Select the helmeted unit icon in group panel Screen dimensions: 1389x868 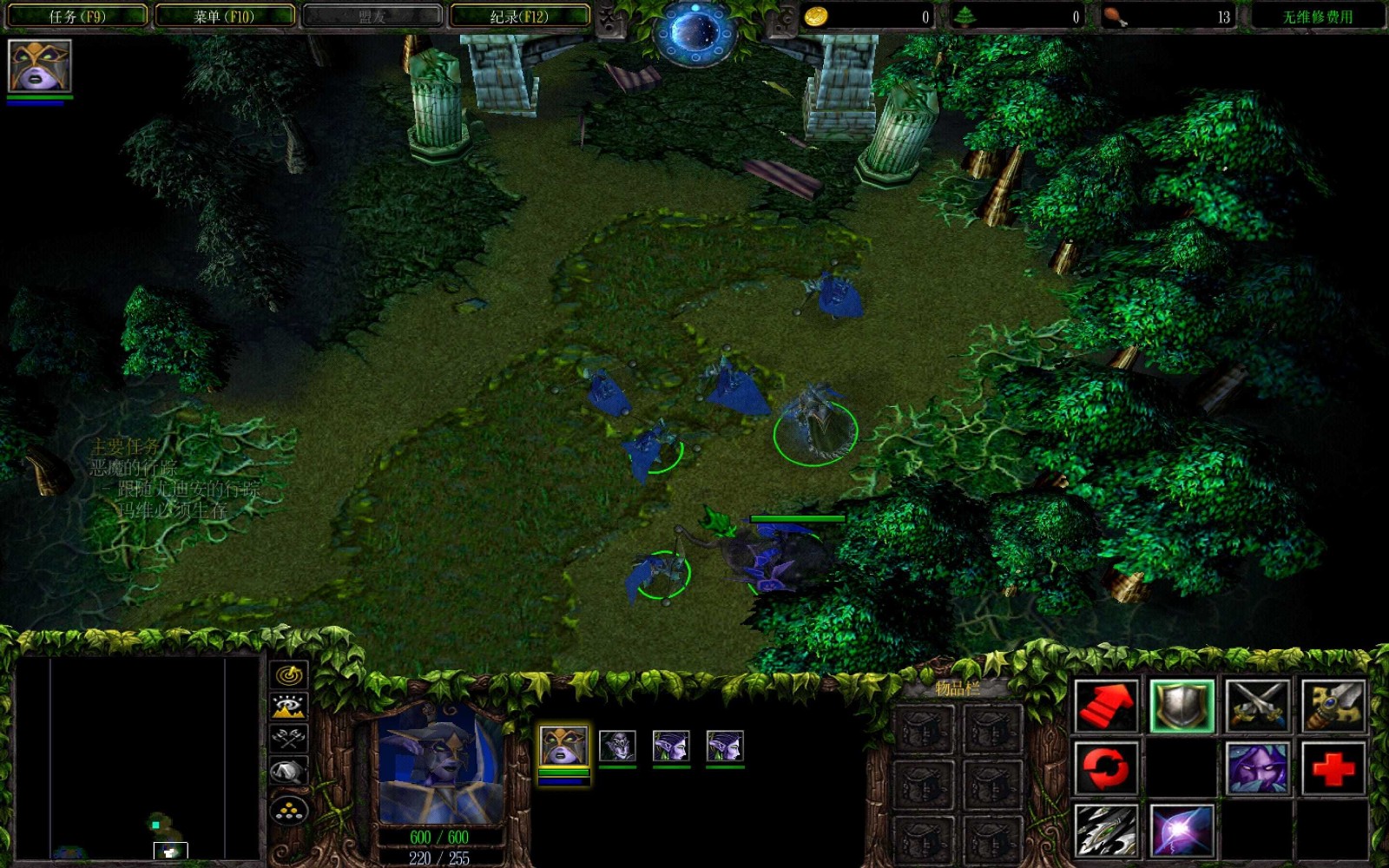(617, 746)
